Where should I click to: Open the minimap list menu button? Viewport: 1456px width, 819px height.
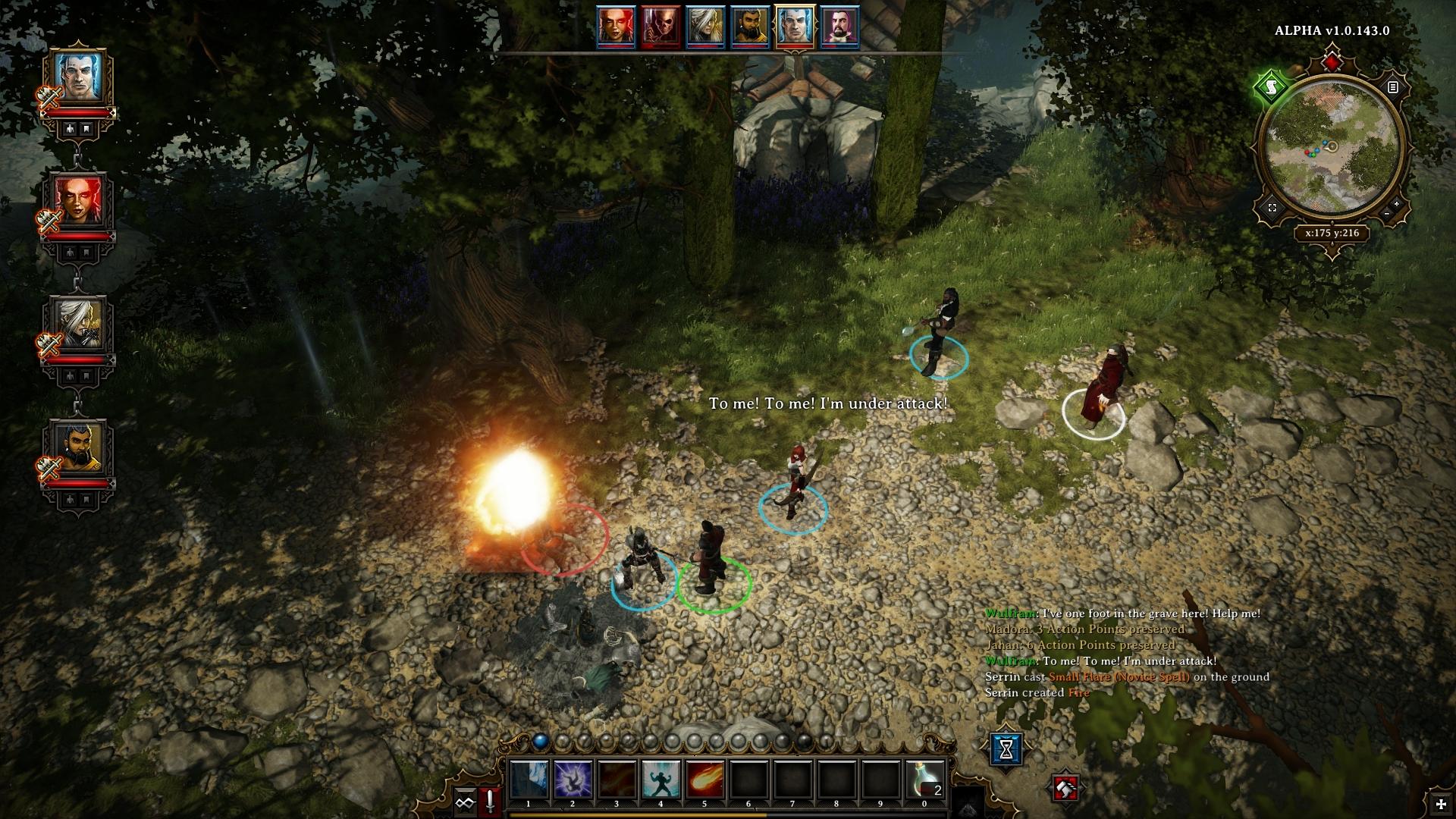pyautogui.click(x=1392, y=87)
